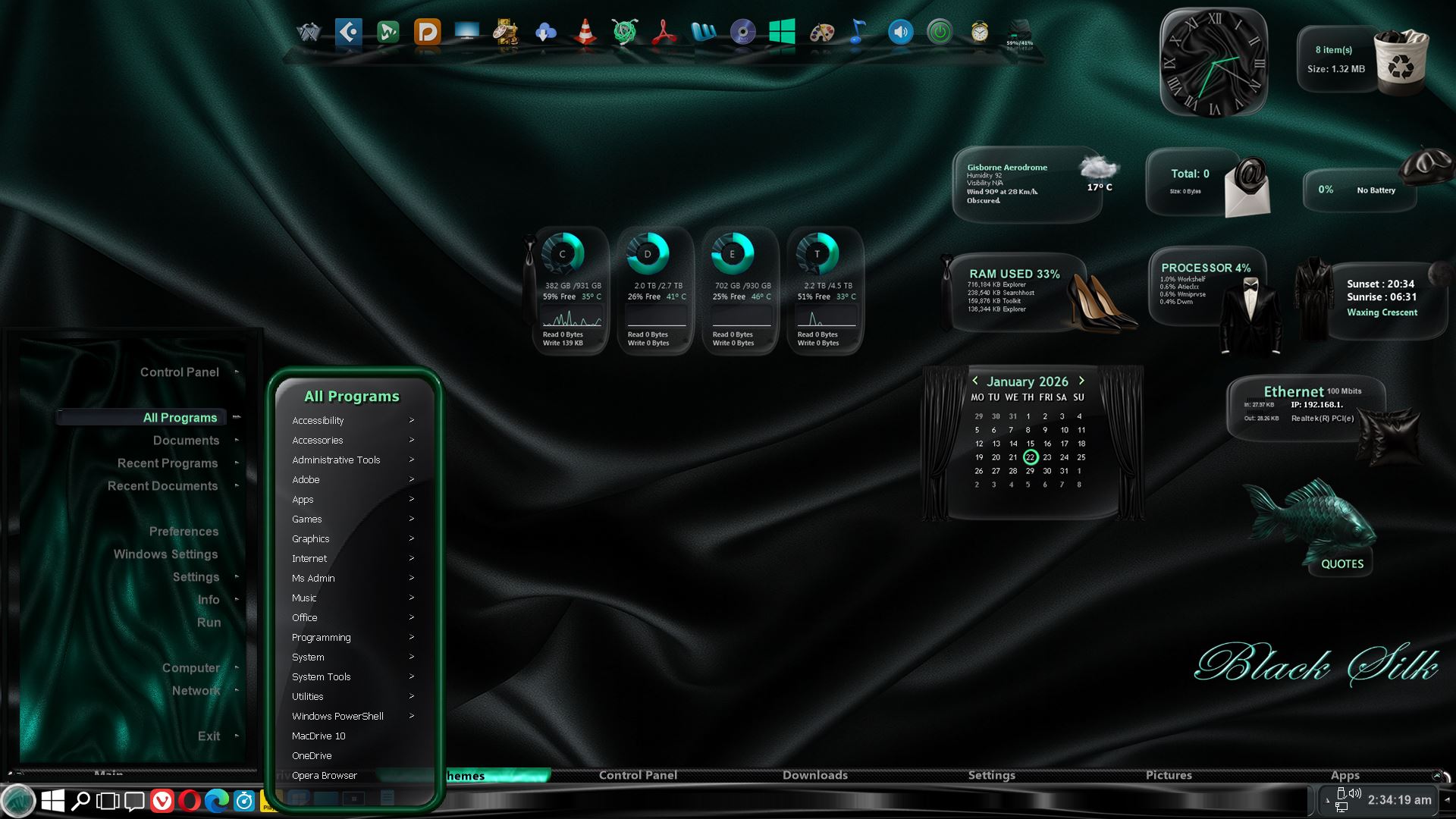This screenshot has height=819, width=1456.
Task: Open the Edge browser taskbar icon
Action: [x=217, y=801]
